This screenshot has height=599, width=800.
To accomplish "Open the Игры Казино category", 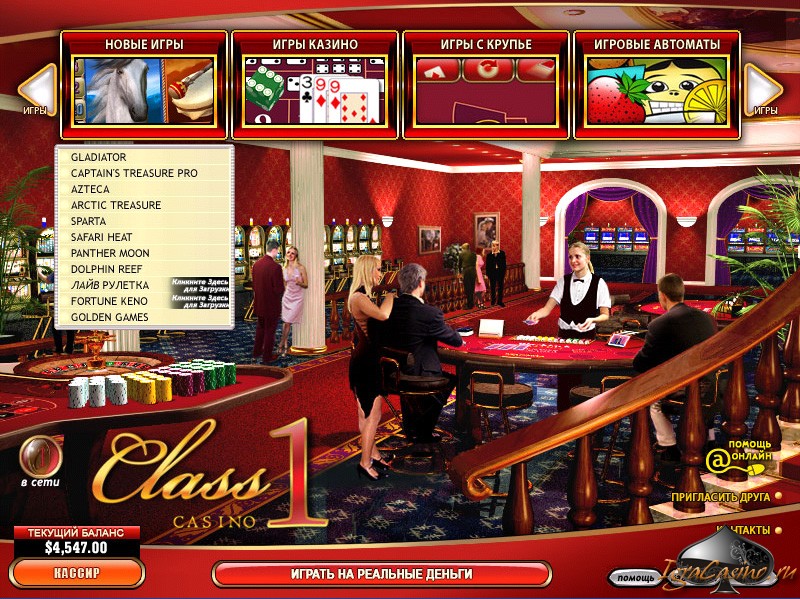I will point(315,84).
